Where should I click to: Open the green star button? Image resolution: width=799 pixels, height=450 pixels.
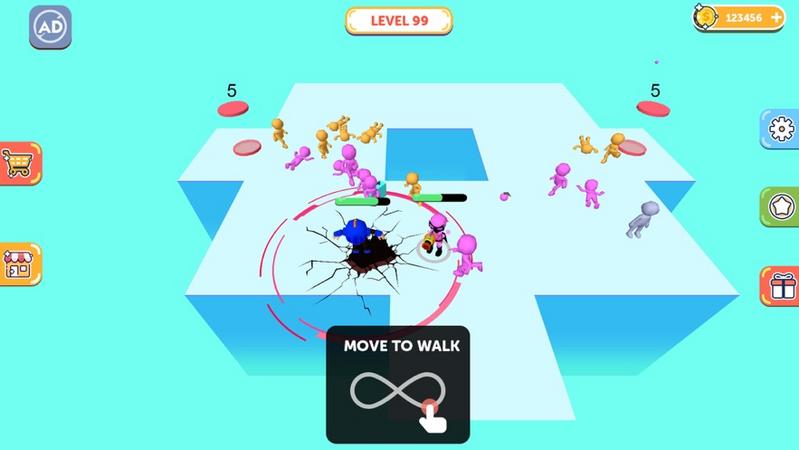780,208
